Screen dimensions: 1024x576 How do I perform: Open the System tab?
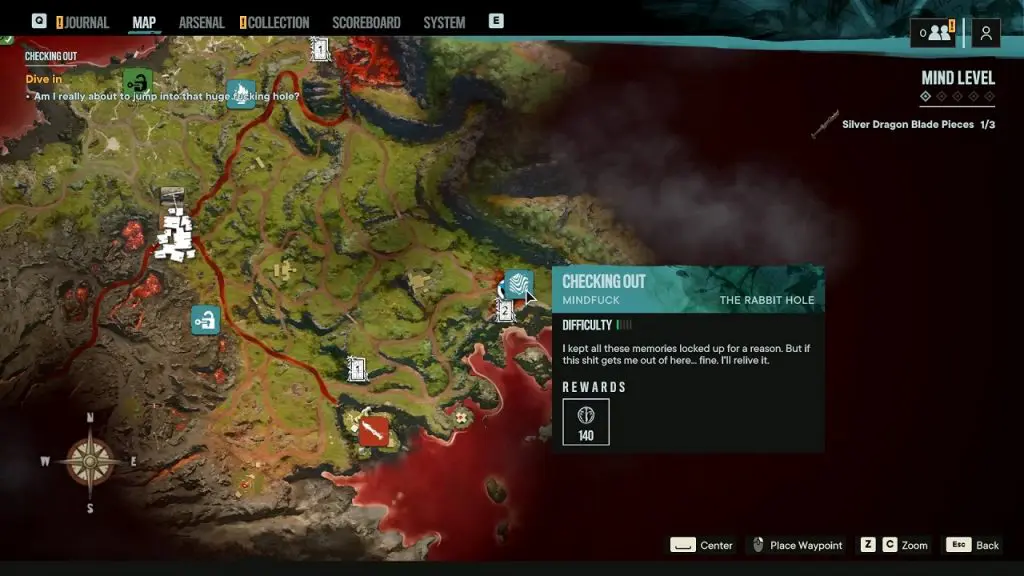[x=444, y=22]
